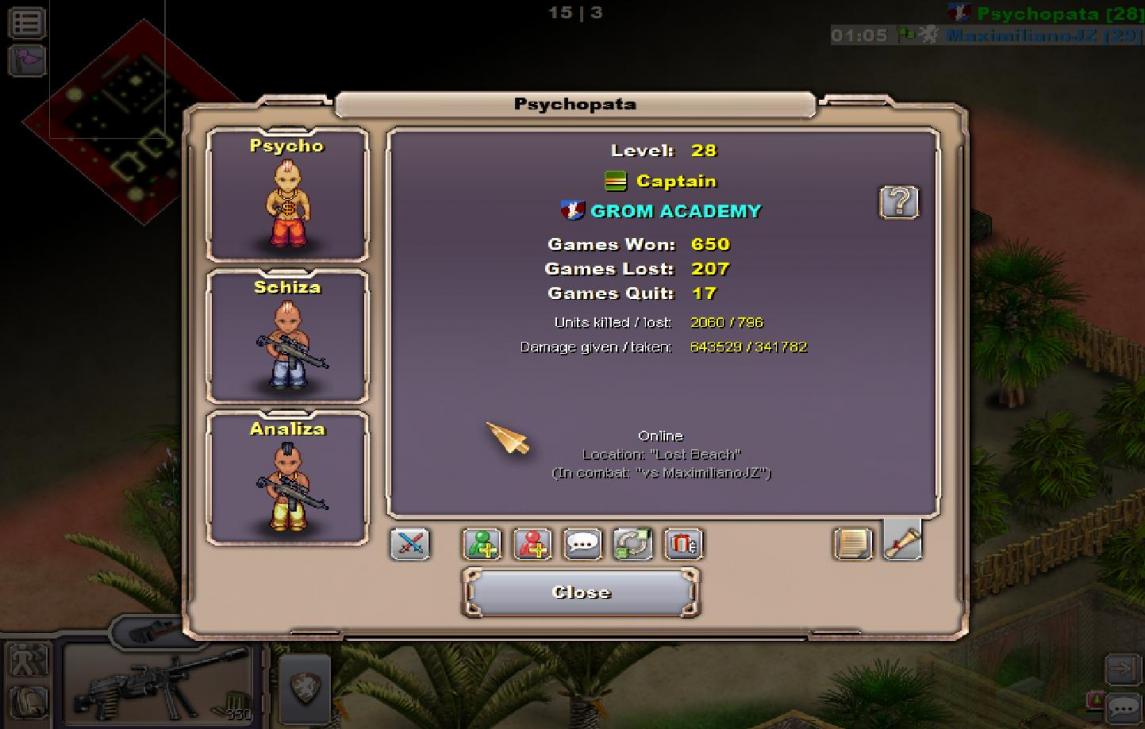Close the Psychopata profile window
The width and height of the screenshot is (1145, 729).
580,592
